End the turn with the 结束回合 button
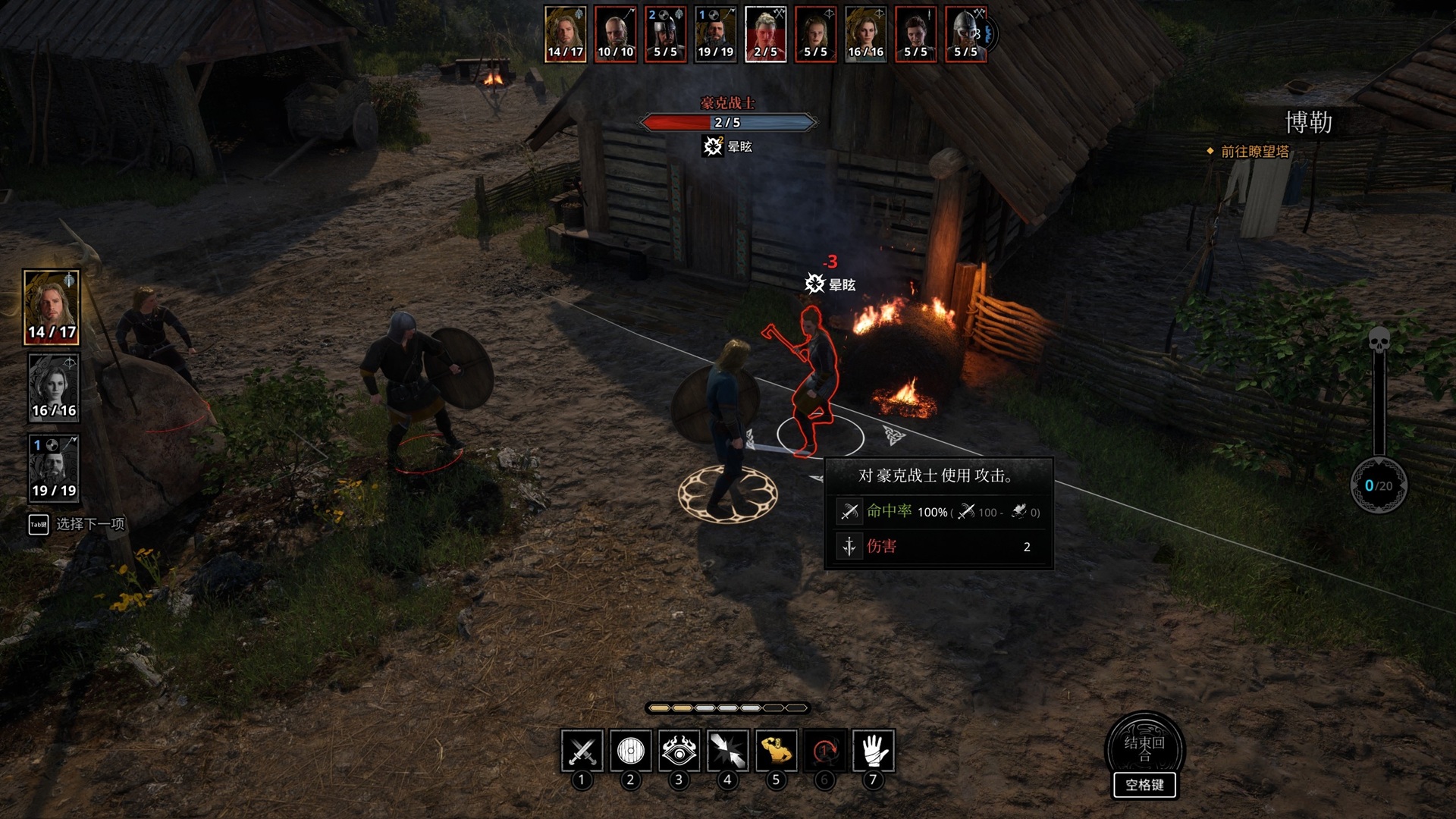This screenshot has height=819, width=1456. tap(1144, 748)
